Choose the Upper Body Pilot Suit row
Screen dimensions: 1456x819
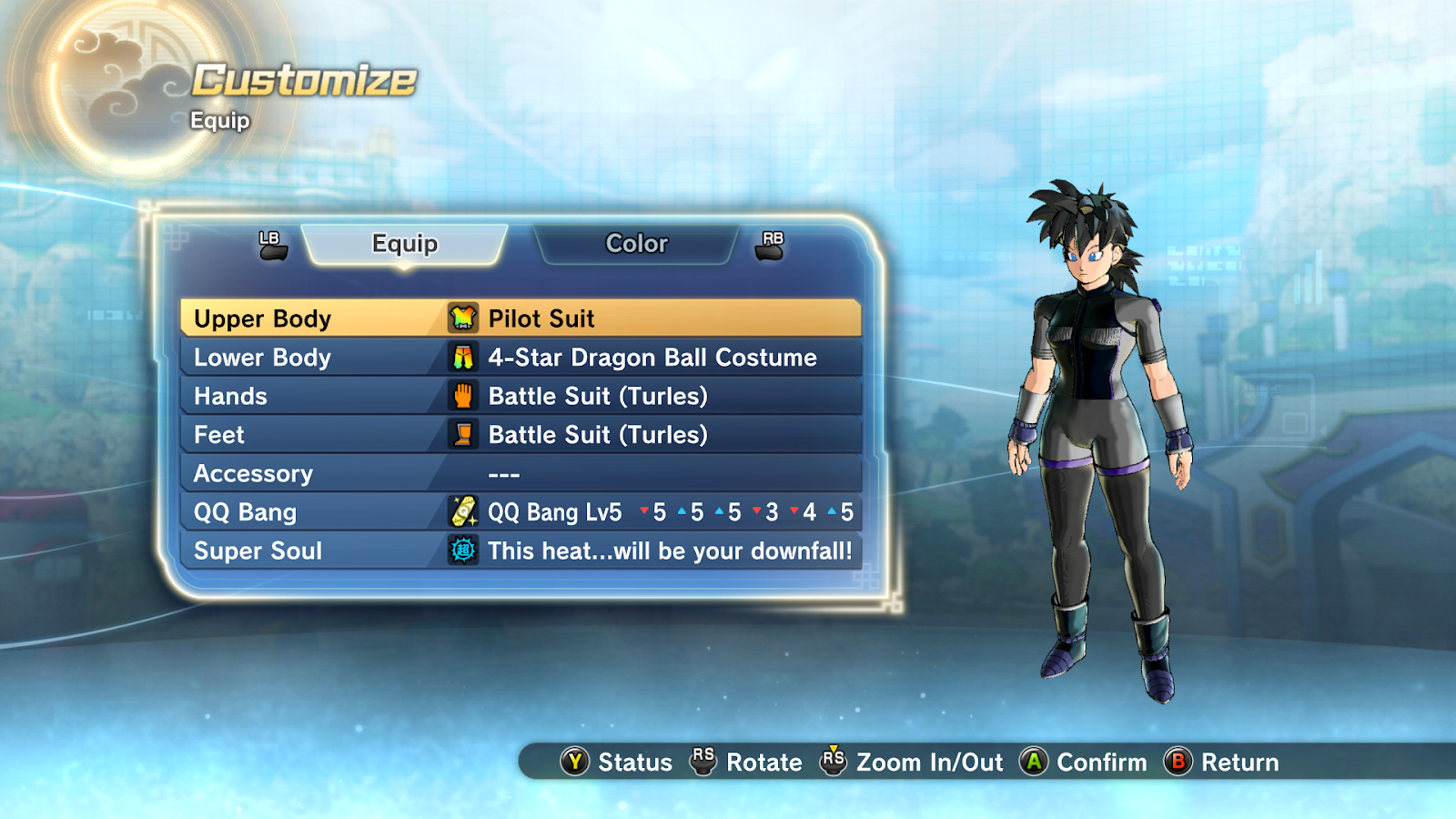tap(521, 318)
